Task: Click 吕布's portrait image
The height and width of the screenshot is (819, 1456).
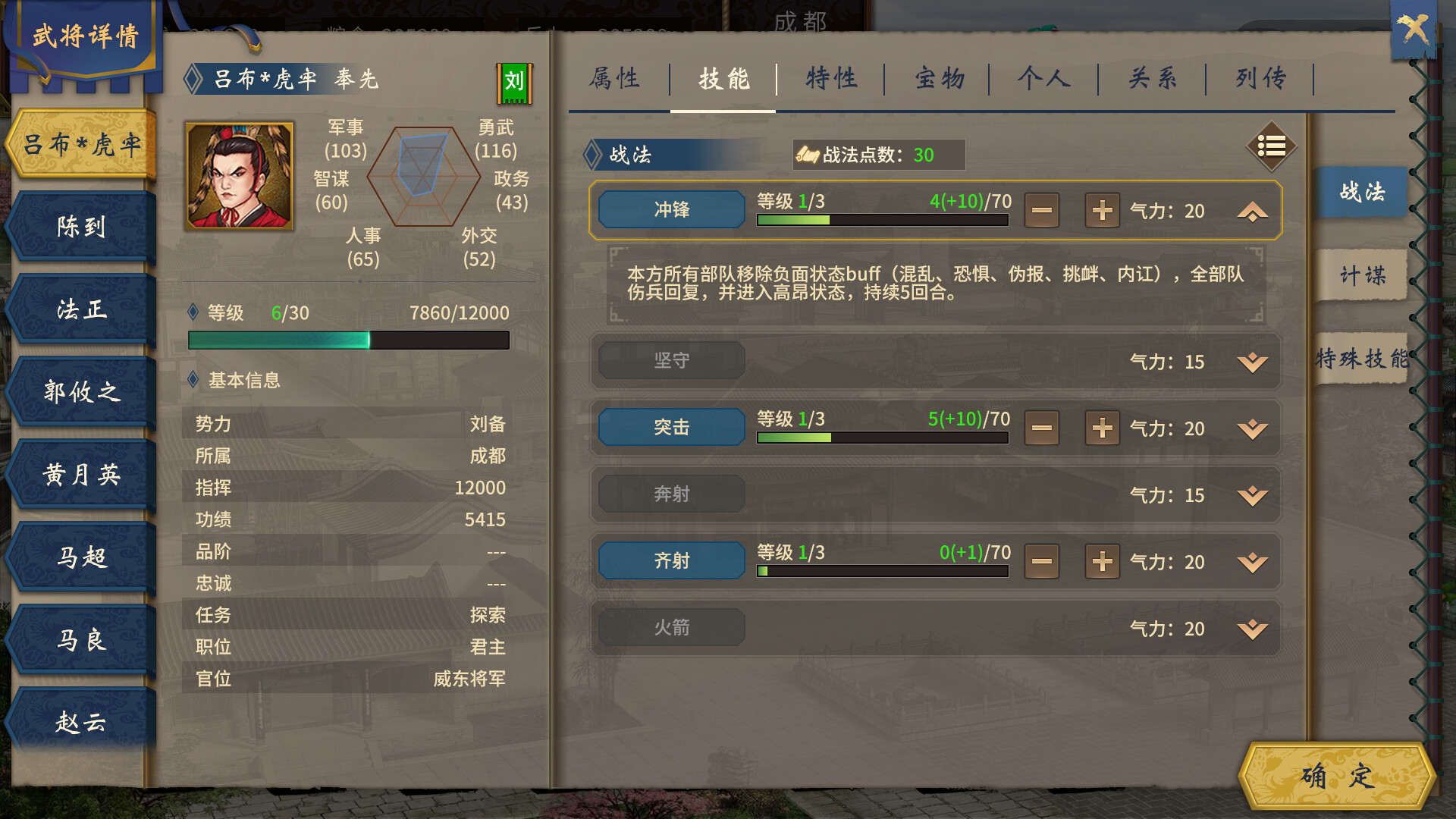Action: (x=239, y=176)
